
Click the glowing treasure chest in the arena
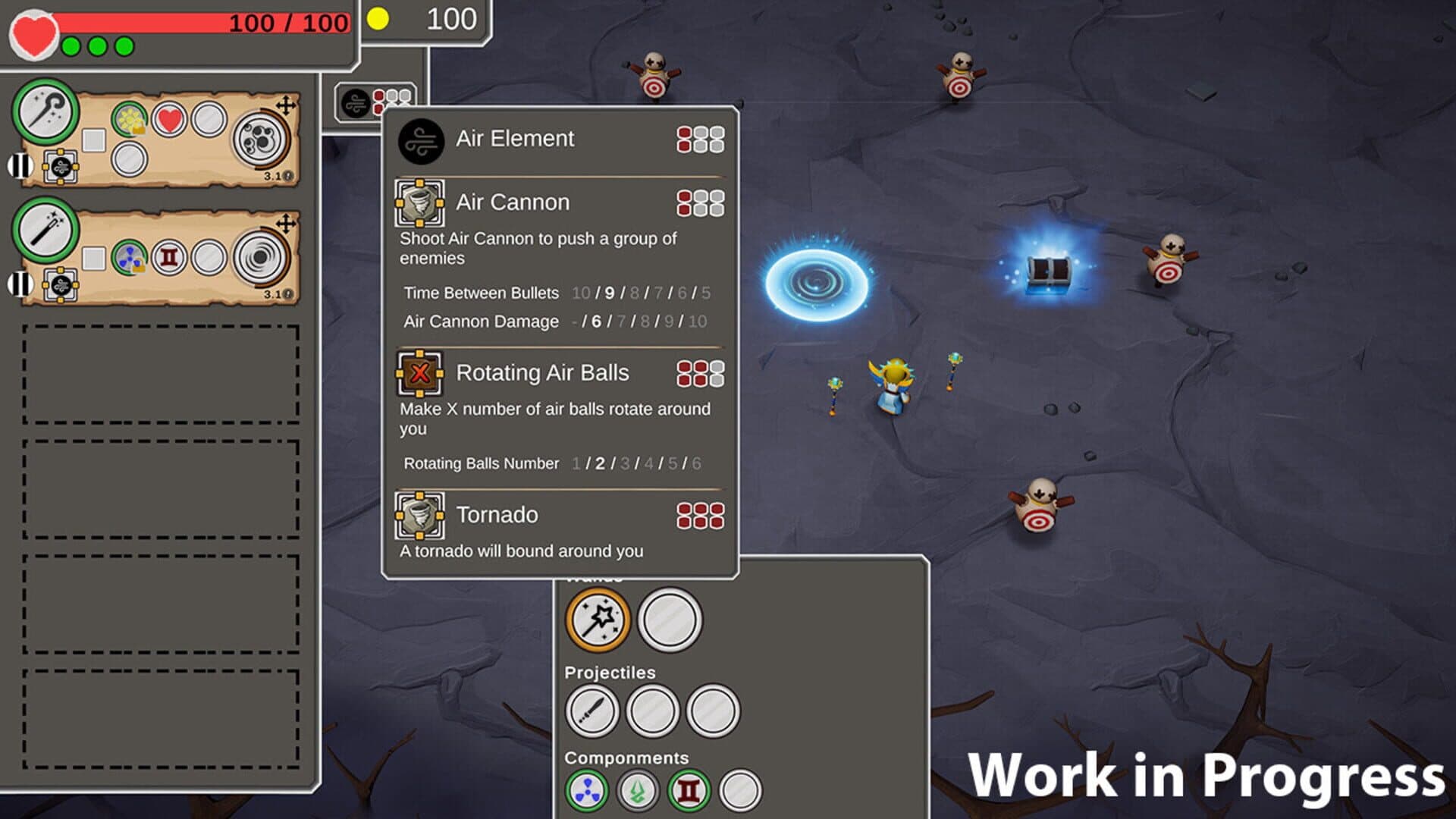click(x=1050, y=269)
